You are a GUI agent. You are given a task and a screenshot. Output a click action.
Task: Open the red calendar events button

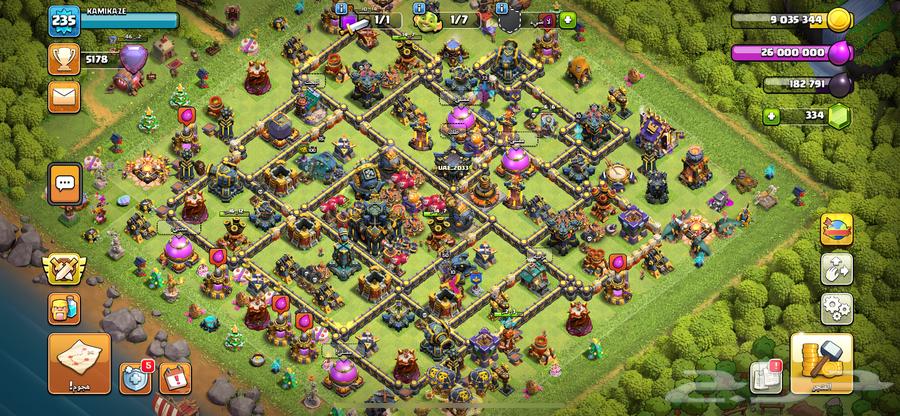pyautogui.click(x=174, y=378)
